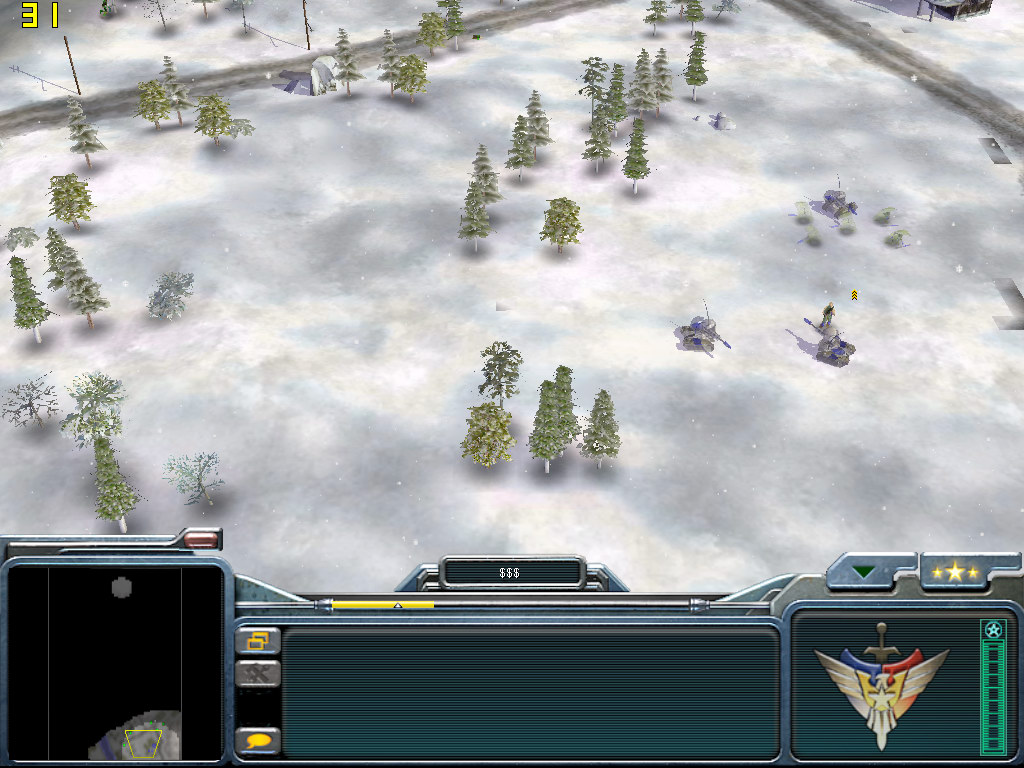This screenshot has width=1024, height=768.
Task: Open the chat speech bubble button
Action: [x=258, y=741]
